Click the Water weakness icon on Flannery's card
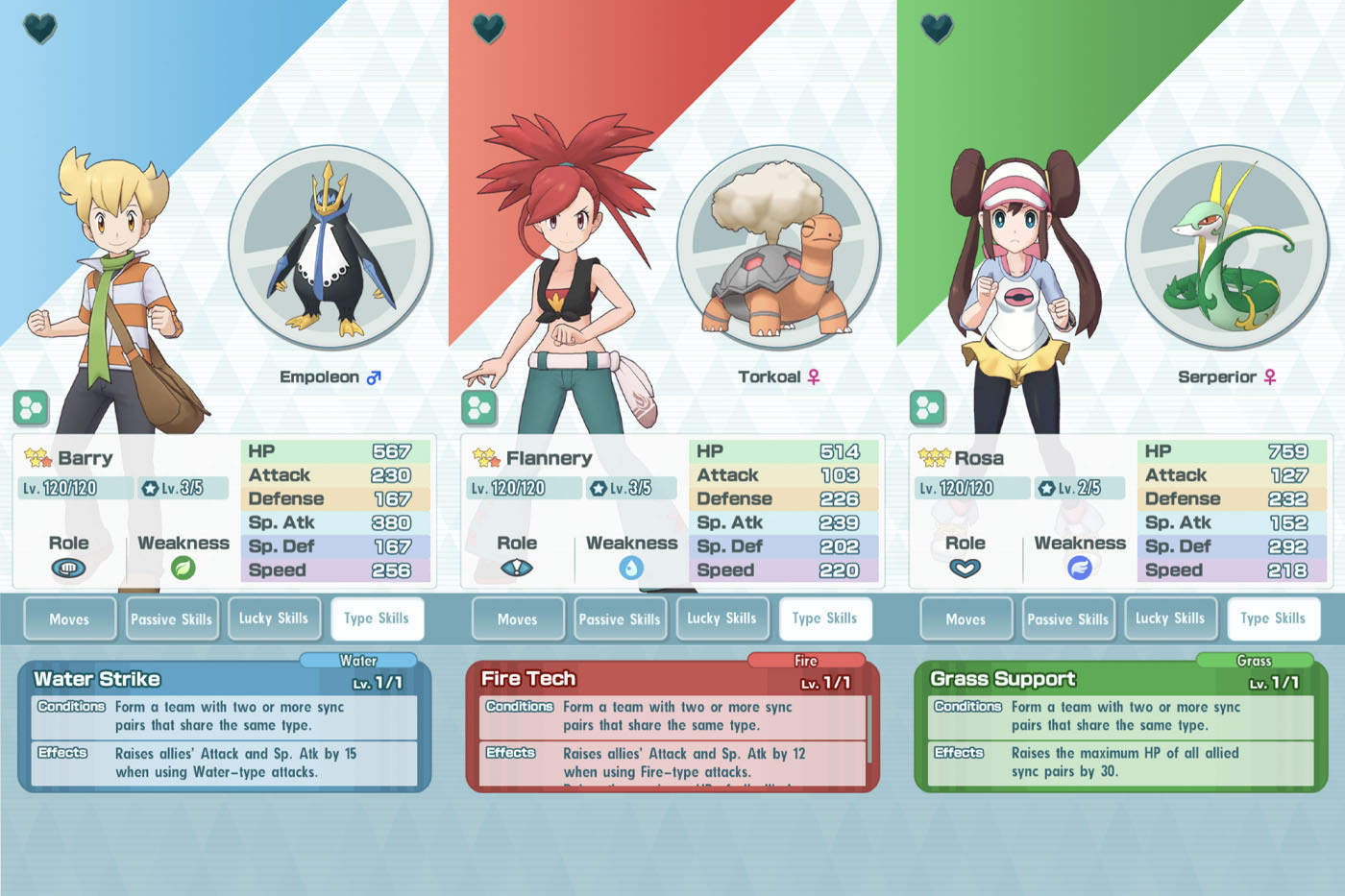Screen dimensions: 1345x896 pos(631,569)
